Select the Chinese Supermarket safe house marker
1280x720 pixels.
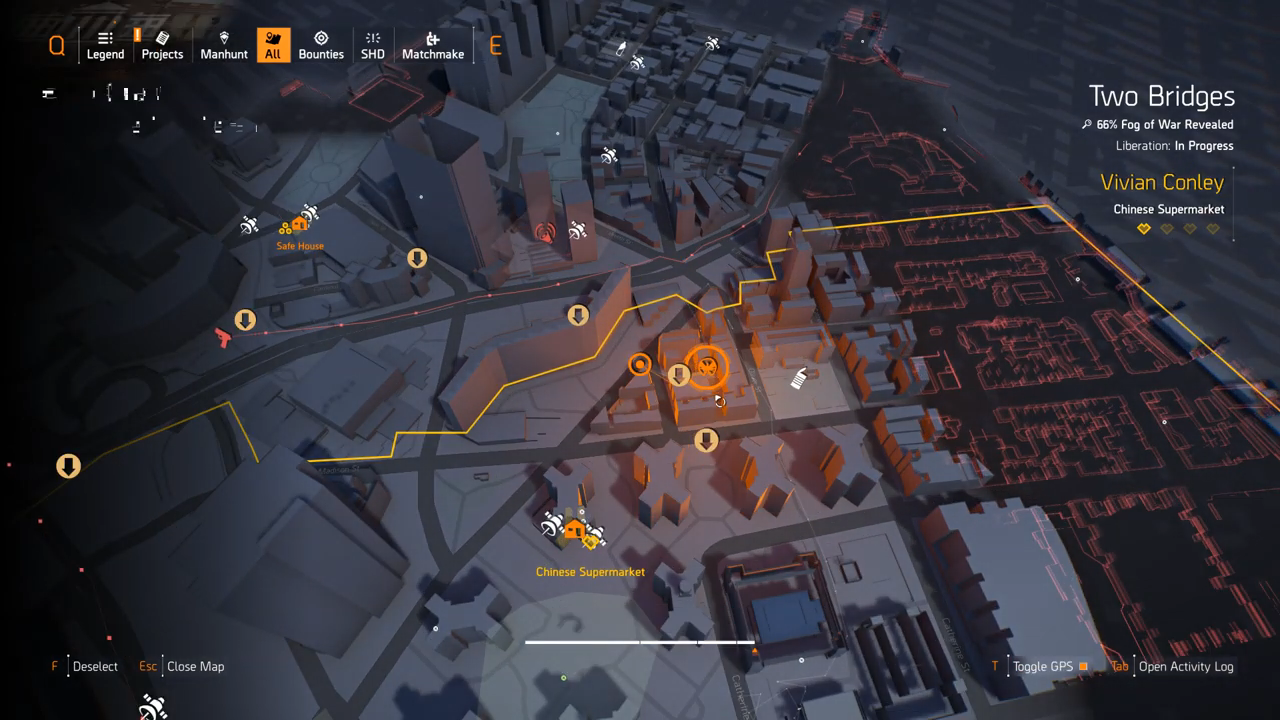tap(574, 530)
